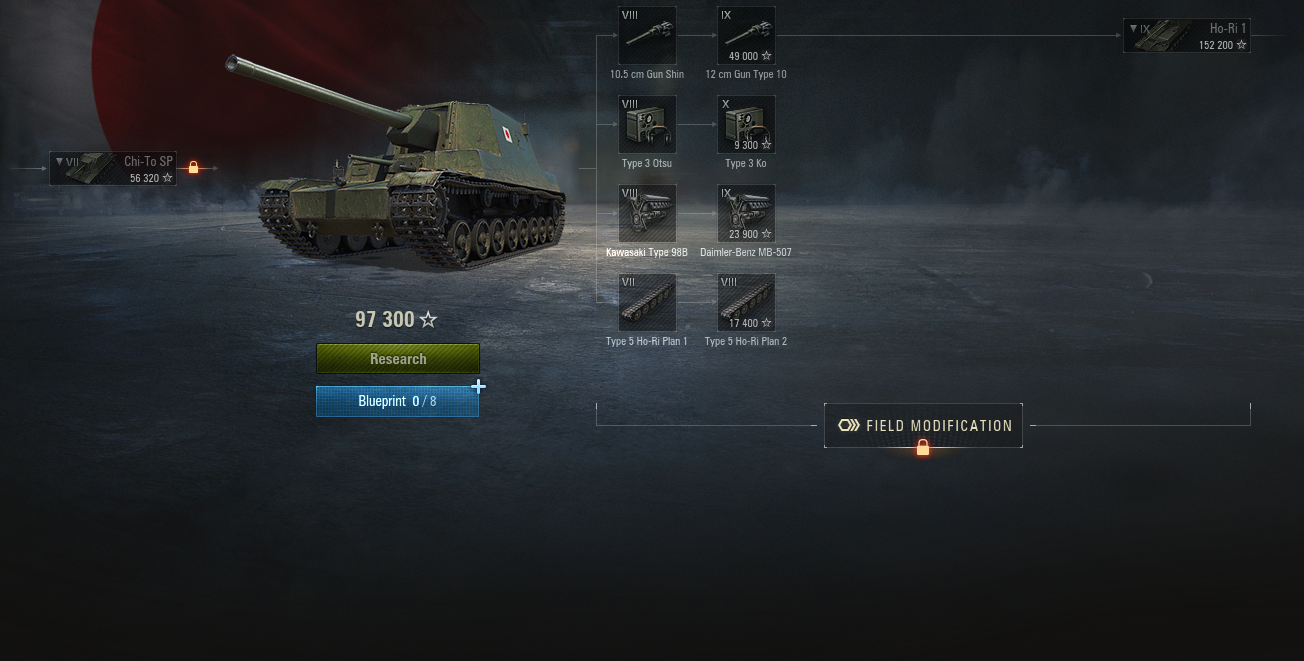Select Type 5 Ho-Ri Plan 2 tracks

(x=746, y=303)
